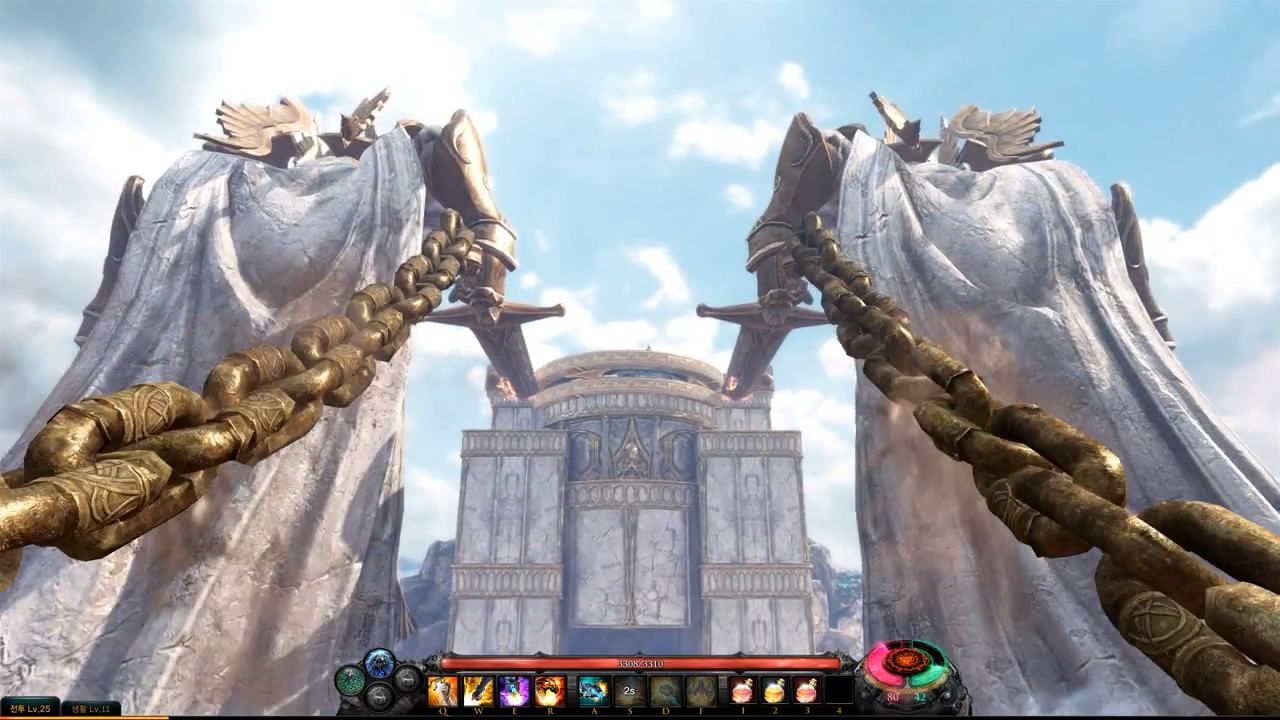Screen dimensions: 1280x720
Task: Activate the Q skill with the fist icon
Action: tap(443, 691)
